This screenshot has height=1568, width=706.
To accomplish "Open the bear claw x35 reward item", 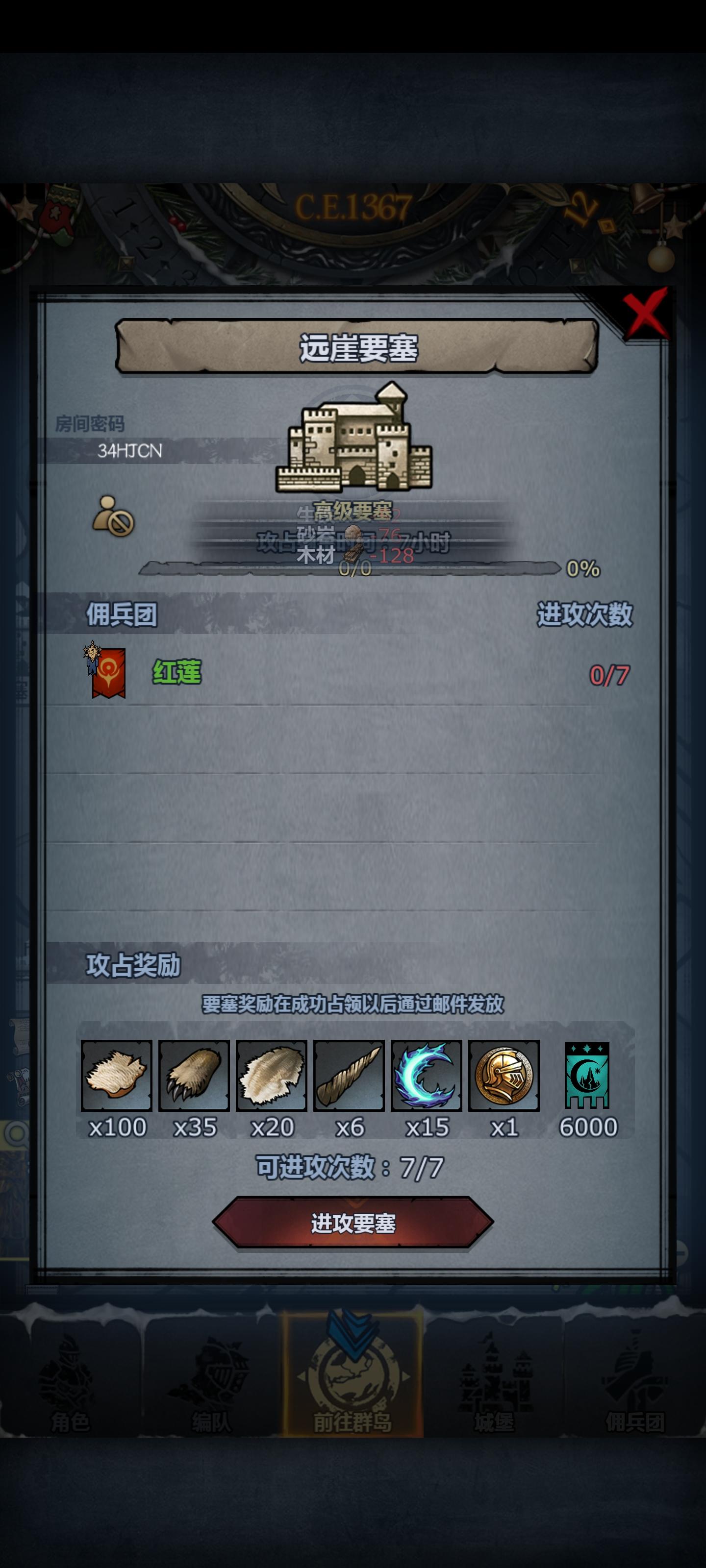I will 196,1076.
